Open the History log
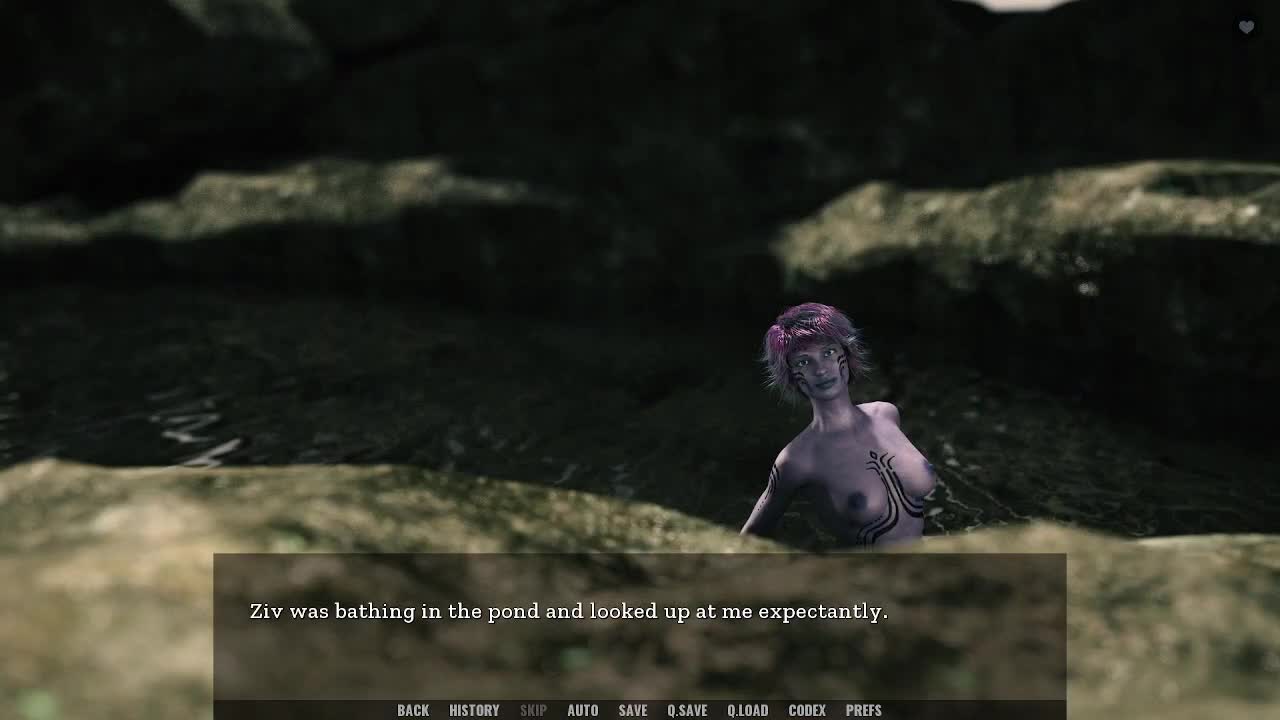 474,710
